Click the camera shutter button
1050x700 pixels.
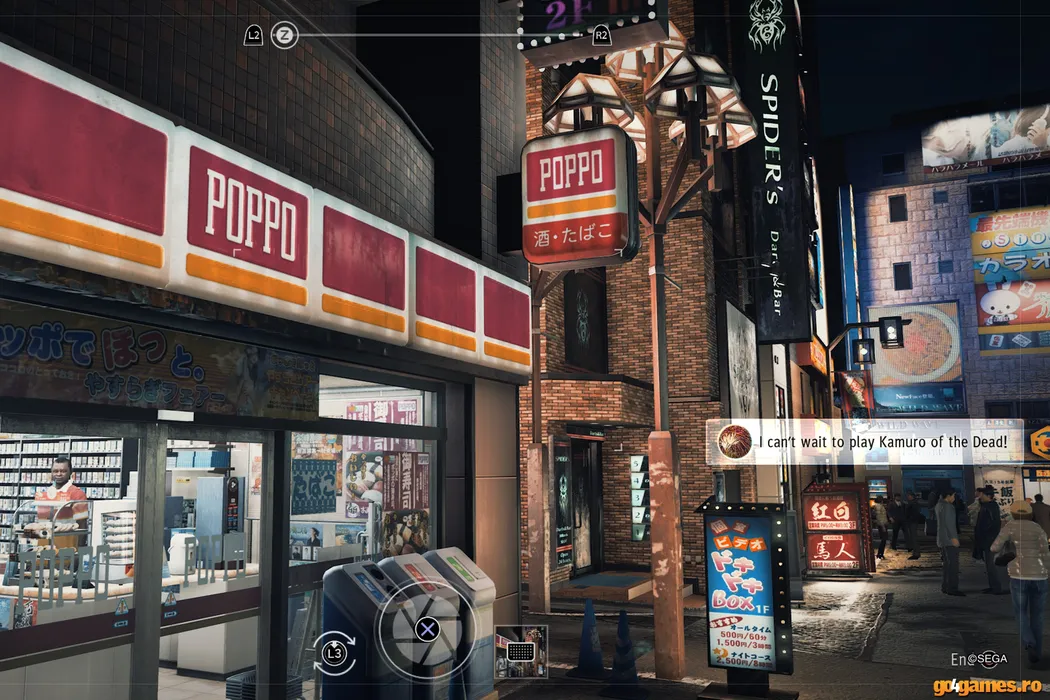427,629
